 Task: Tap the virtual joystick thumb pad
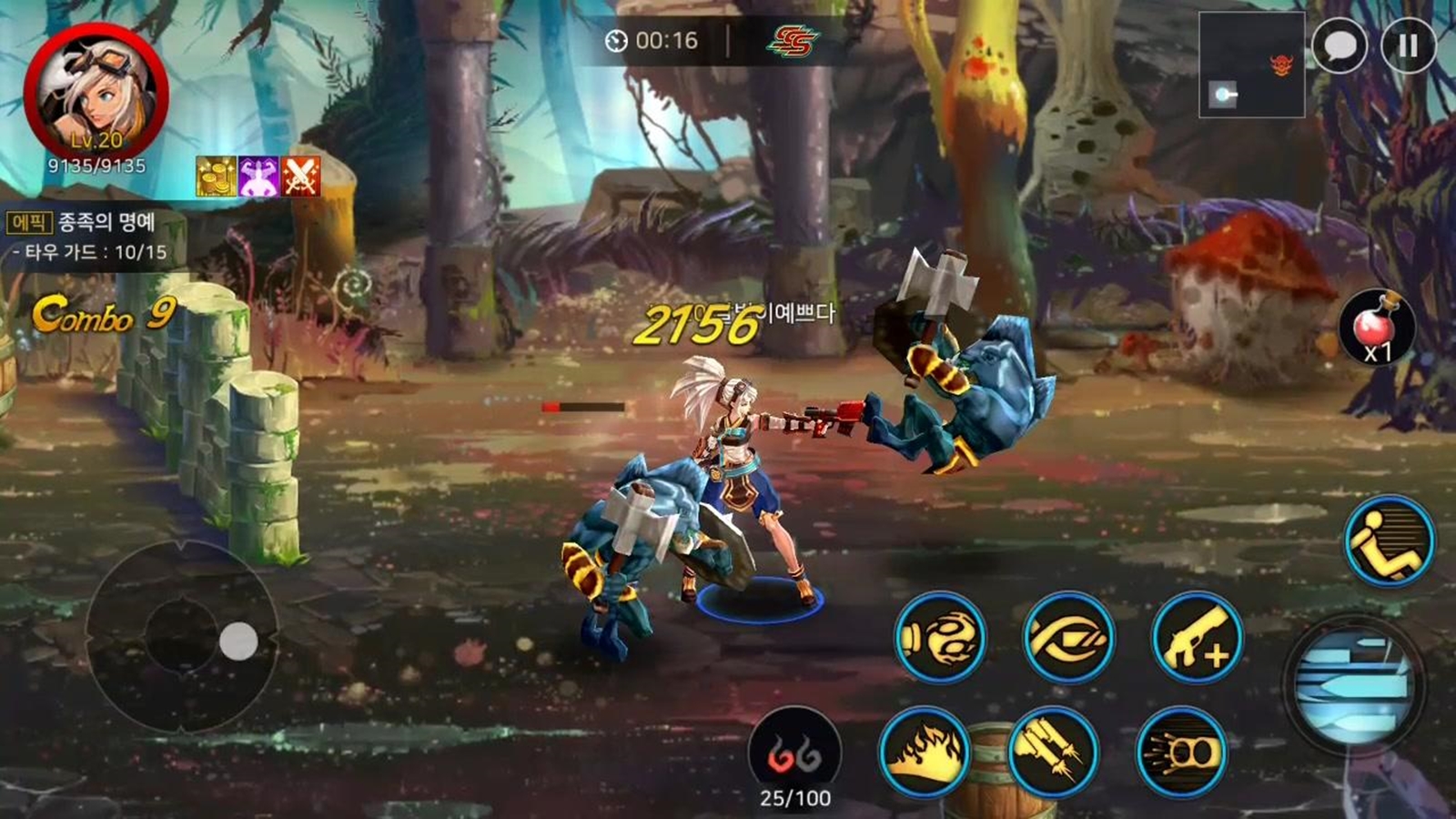(238, 642)
